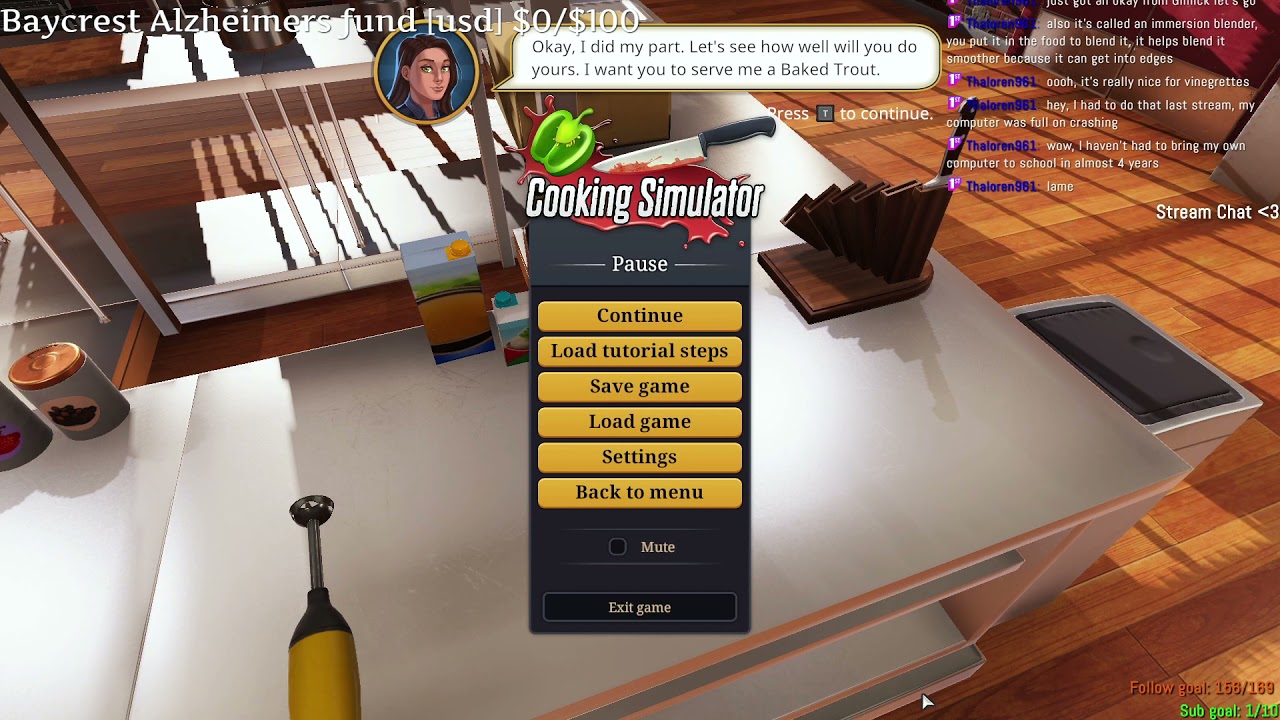The width and height of the screenshot is (1280, 720).
Task: Return via Back to menu
Action: (639, 492)
